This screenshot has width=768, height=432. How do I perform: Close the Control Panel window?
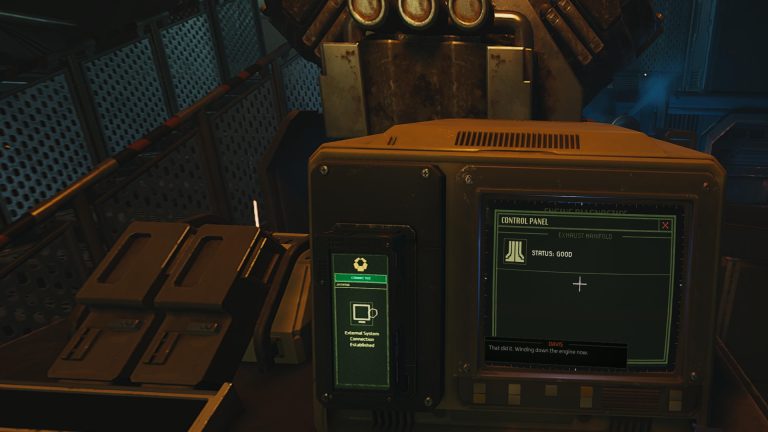tap(665, 225)
